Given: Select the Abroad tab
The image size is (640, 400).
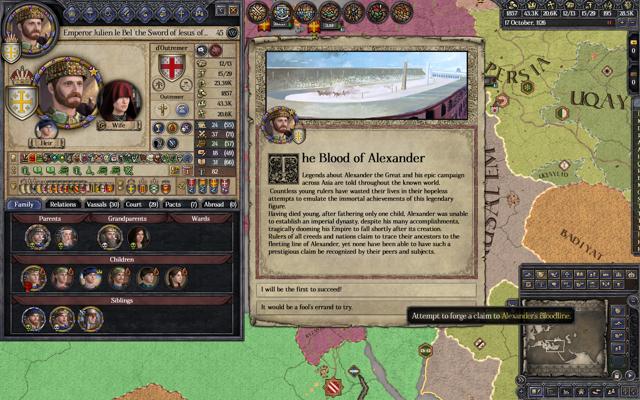Looking at the screenshot, I should (217, 204).
